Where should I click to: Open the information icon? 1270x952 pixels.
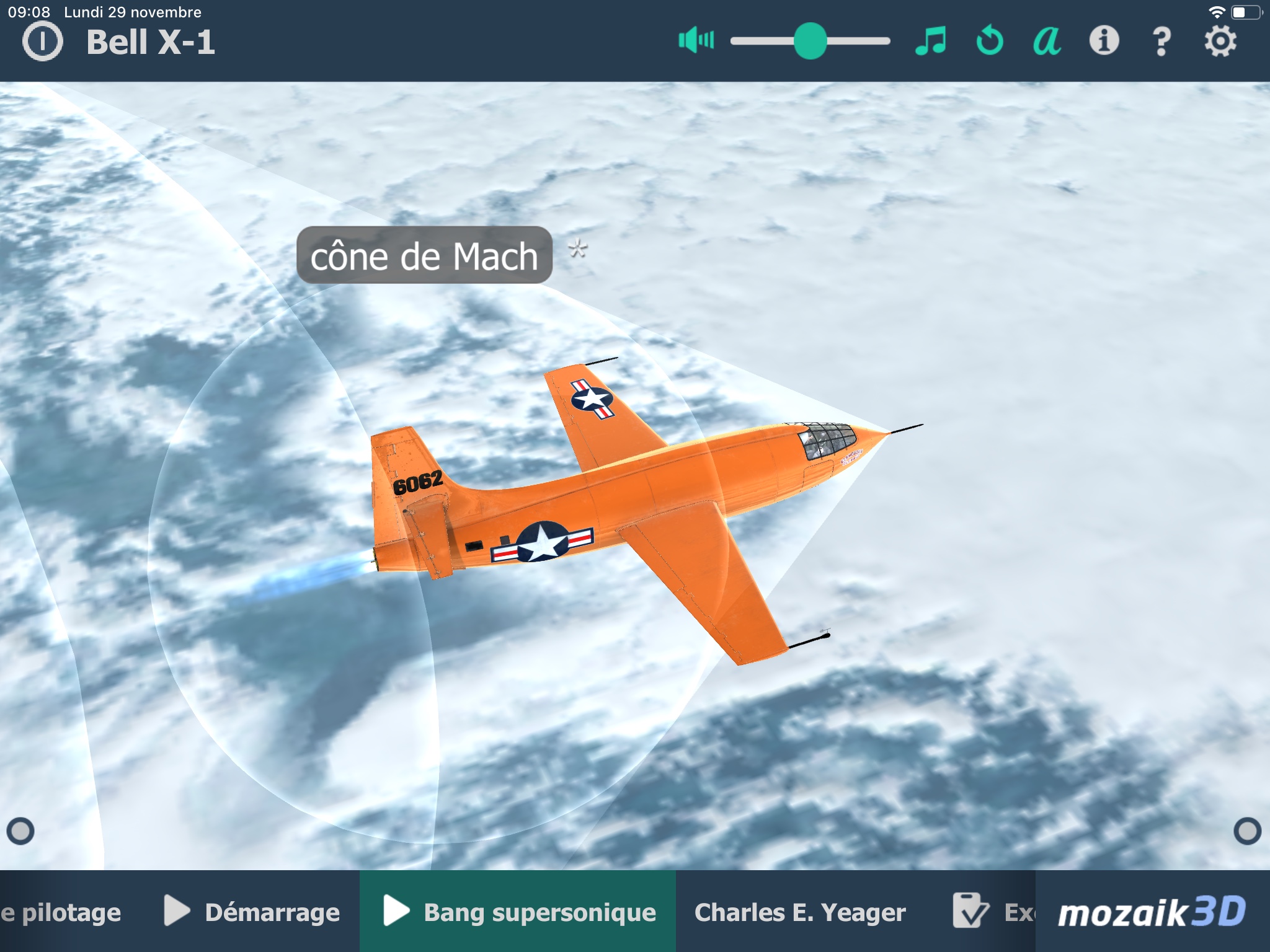click(1104, 41)
